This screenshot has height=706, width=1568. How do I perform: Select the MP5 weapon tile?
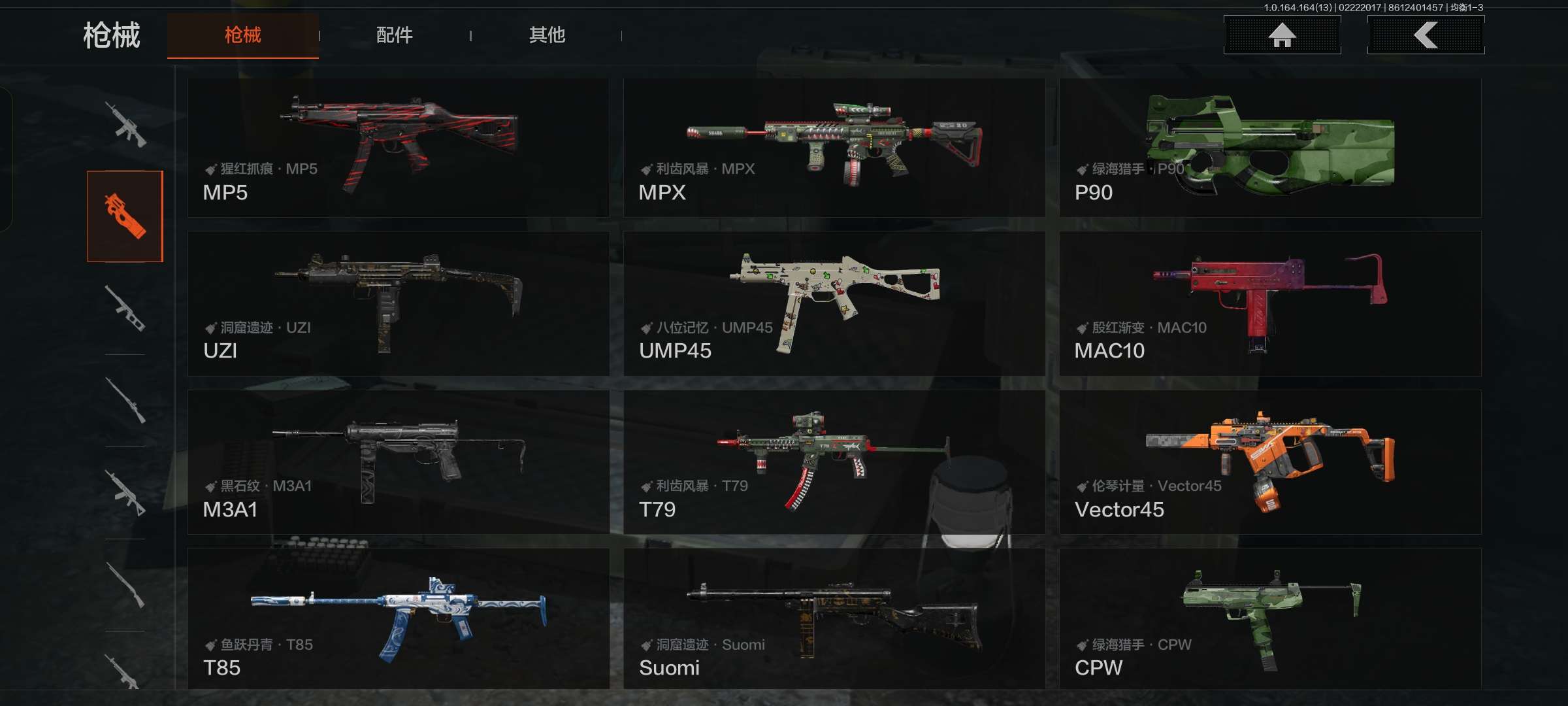tap(398, 148)
